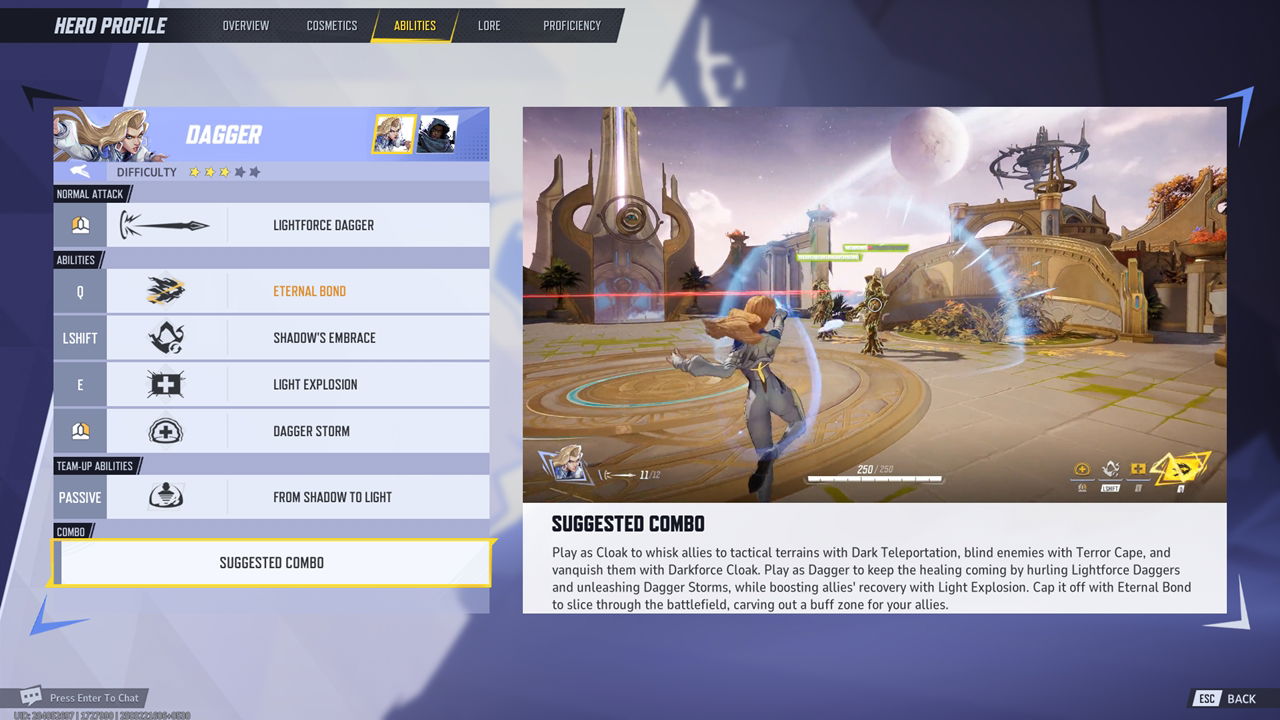Select Dagger's highlighted portrait thumbnail
The height and width of the screenshot is (720, 1280).
[x=392, y=134]
